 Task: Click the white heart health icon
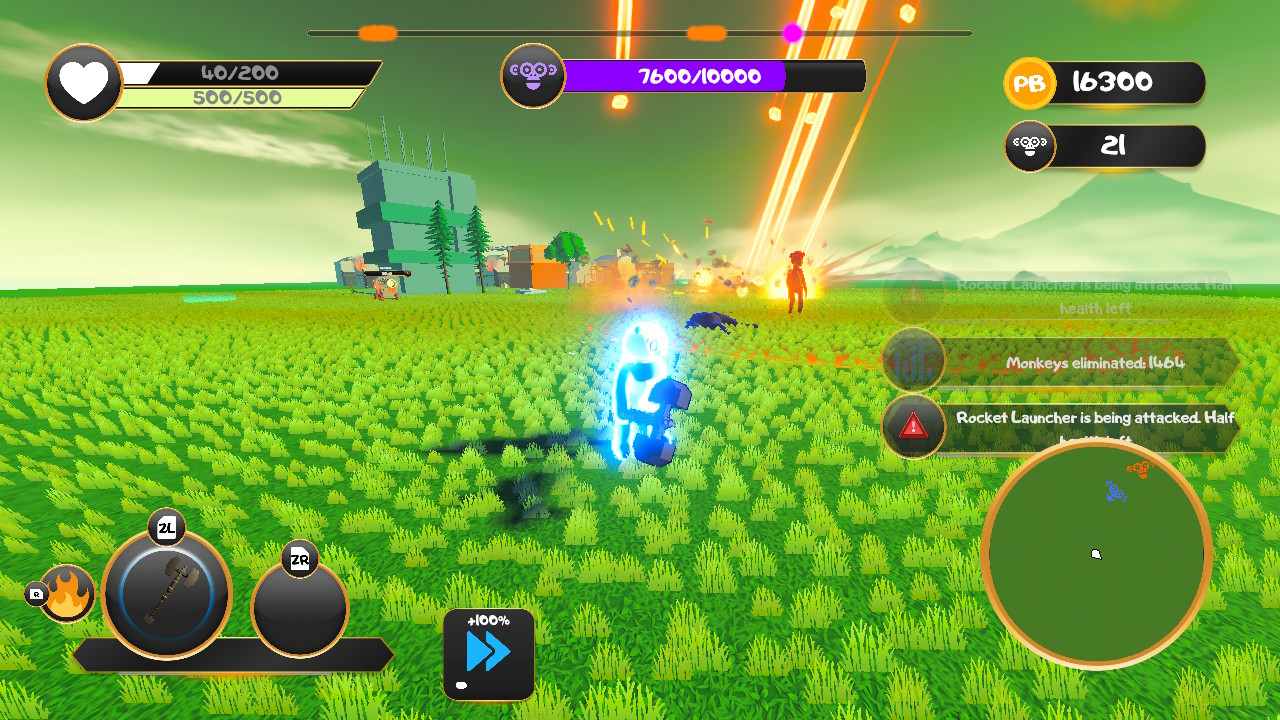pyautogui.click(x=83, y=83)
